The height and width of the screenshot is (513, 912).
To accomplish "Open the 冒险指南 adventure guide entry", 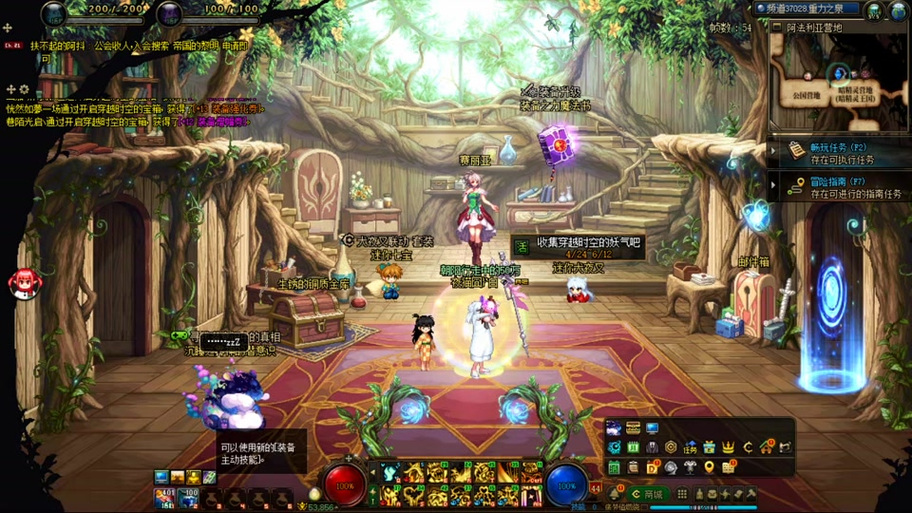I will click(x=838, y=187).
